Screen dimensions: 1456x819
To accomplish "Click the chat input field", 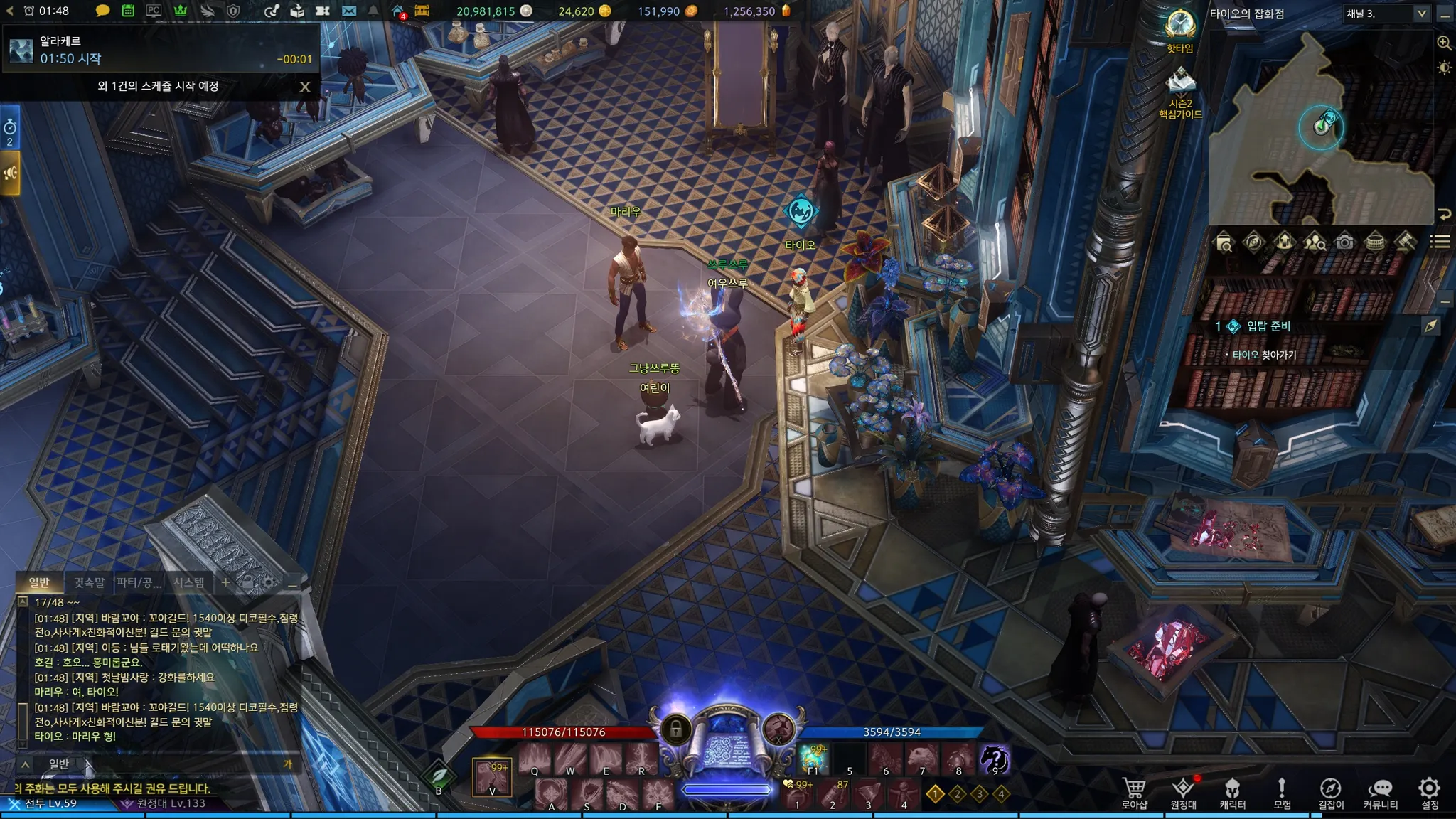I will pyautogui.click(x=178, y=764).
